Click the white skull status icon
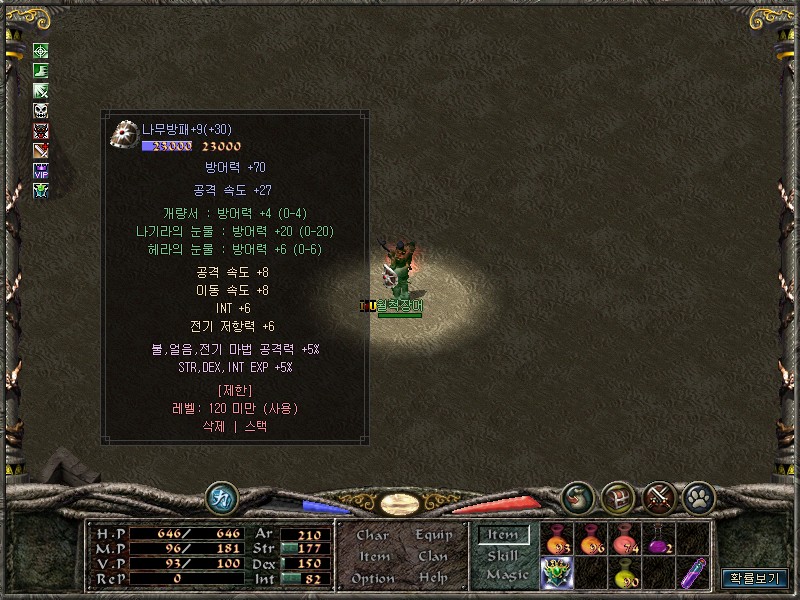The width and height of the screenshot is (800, 600). coord(41,110)
